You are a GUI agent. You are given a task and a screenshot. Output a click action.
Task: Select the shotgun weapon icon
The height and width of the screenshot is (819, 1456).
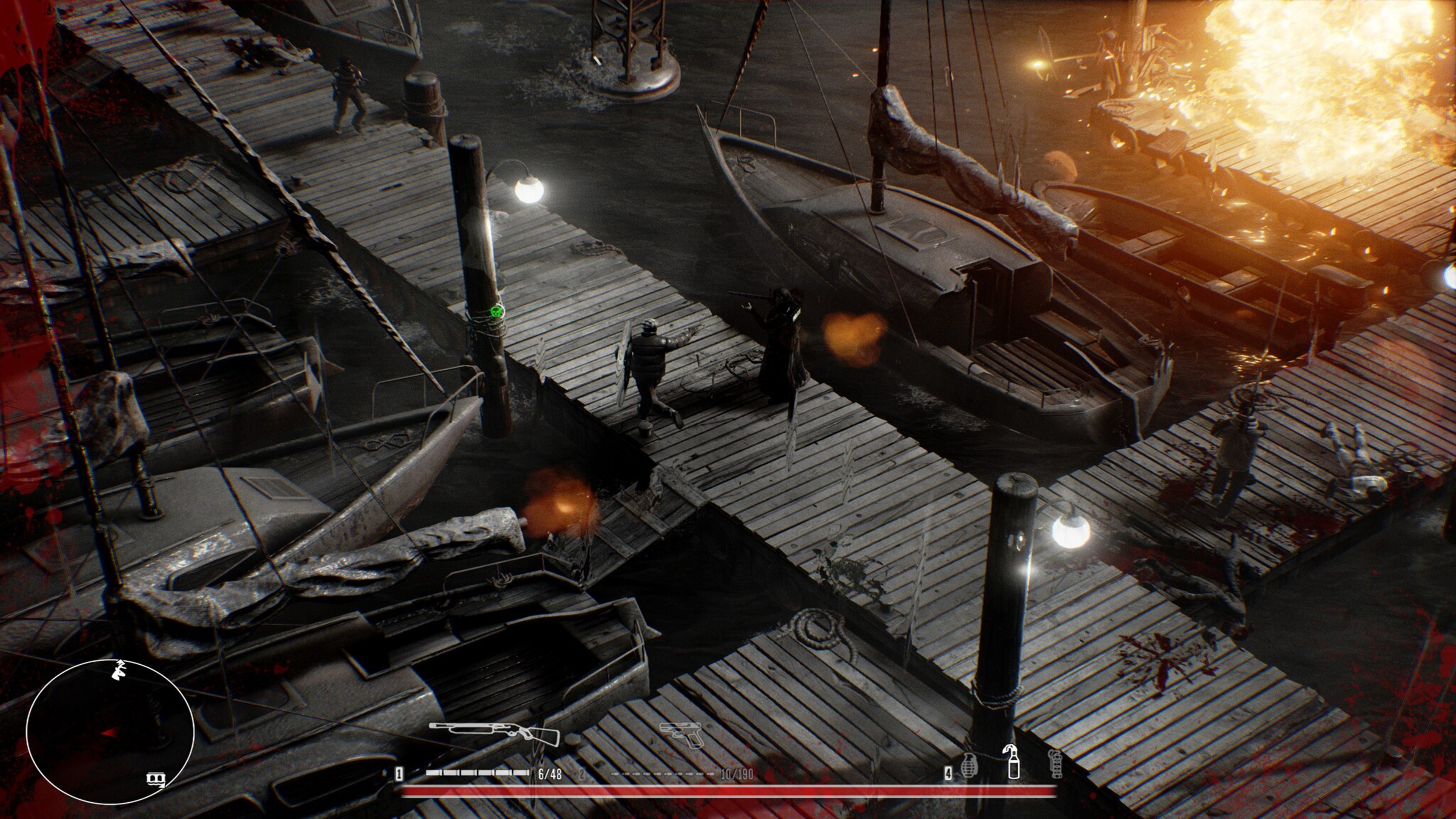coord(494,734)
